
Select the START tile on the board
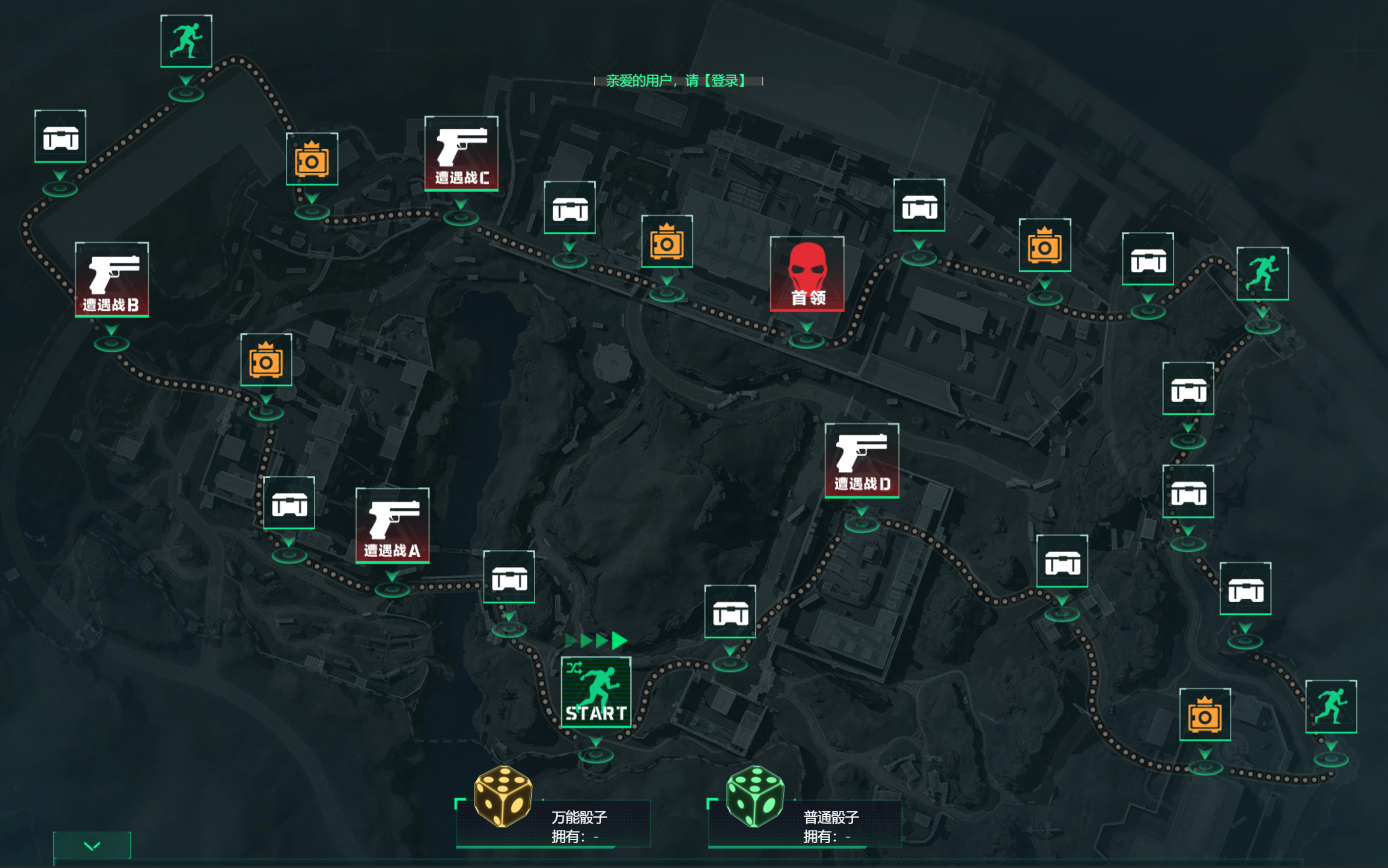click(x=596, y=692)
